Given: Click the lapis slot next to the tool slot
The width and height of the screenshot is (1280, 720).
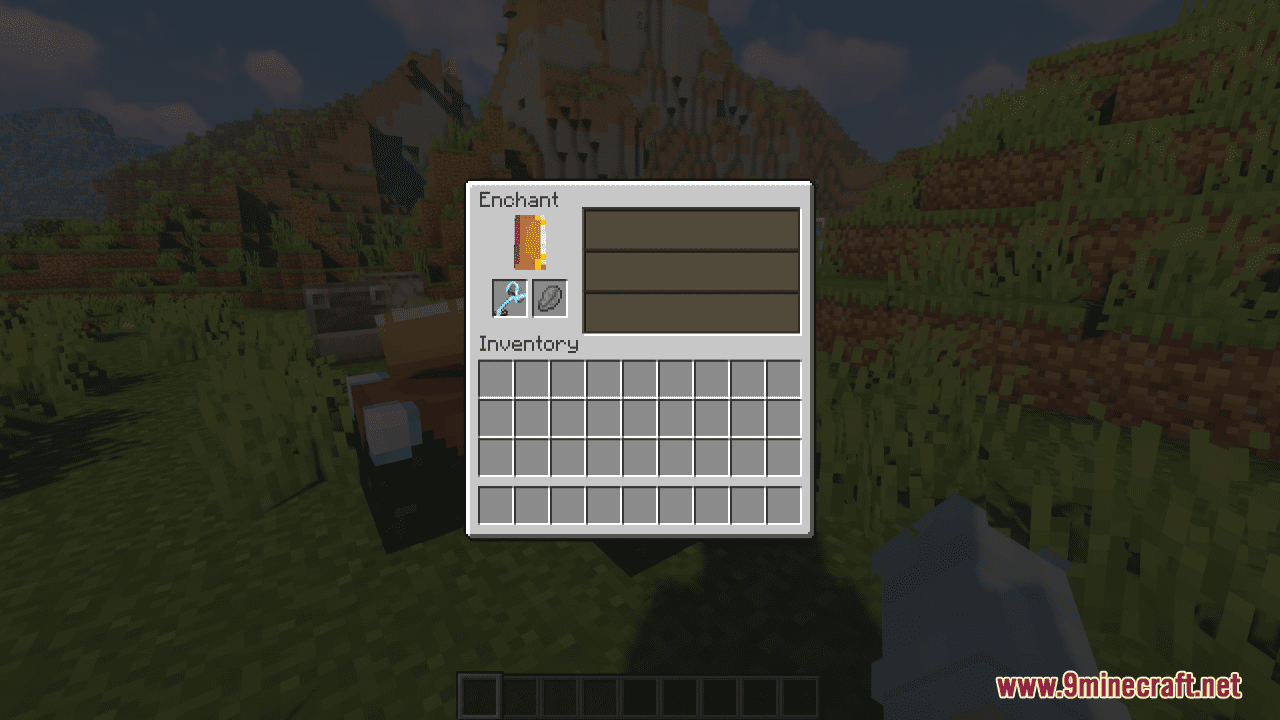Looking at the screenshot, I should click(x=549, y=298).
